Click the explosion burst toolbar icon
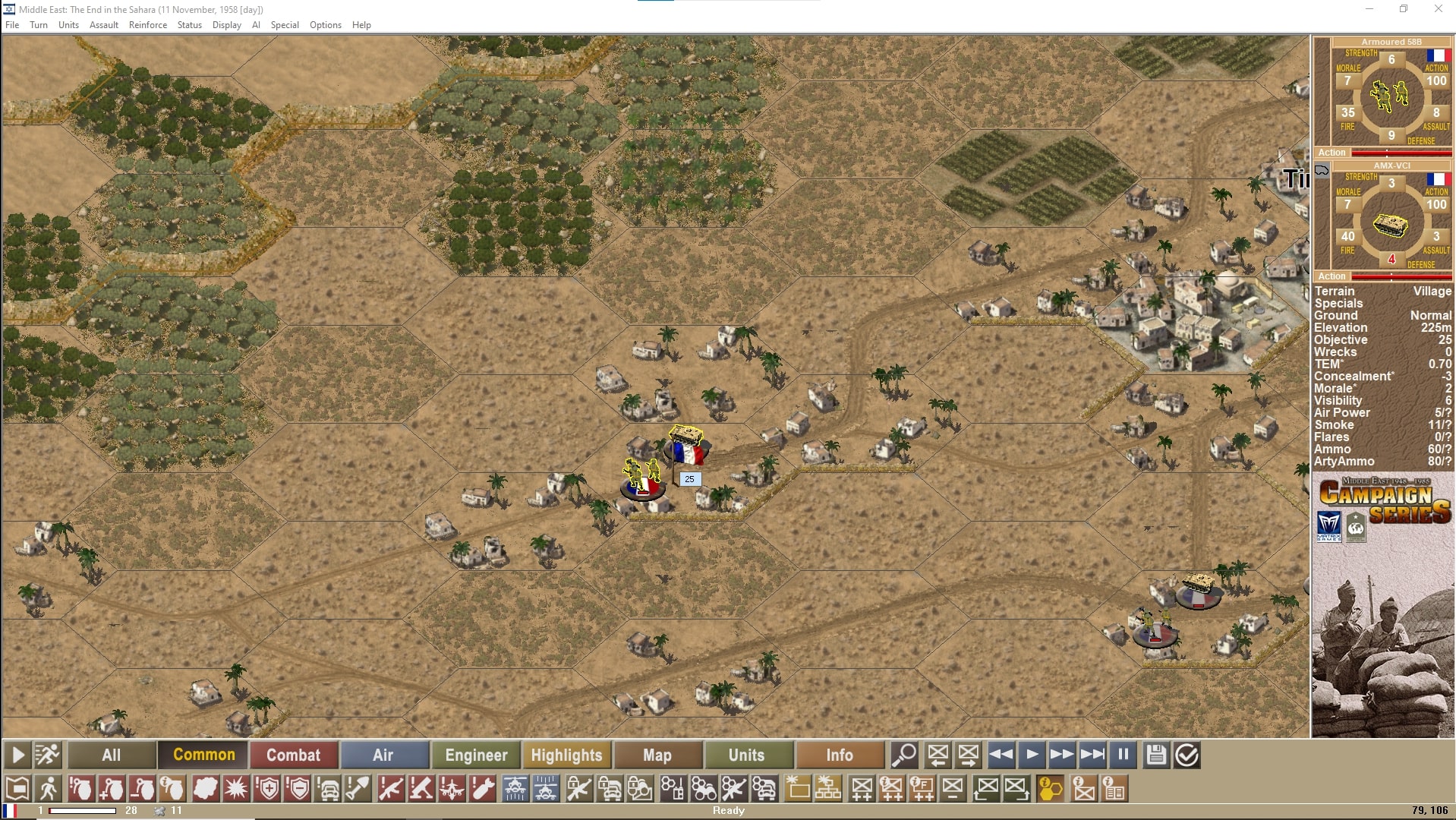 tap(237, 789)
